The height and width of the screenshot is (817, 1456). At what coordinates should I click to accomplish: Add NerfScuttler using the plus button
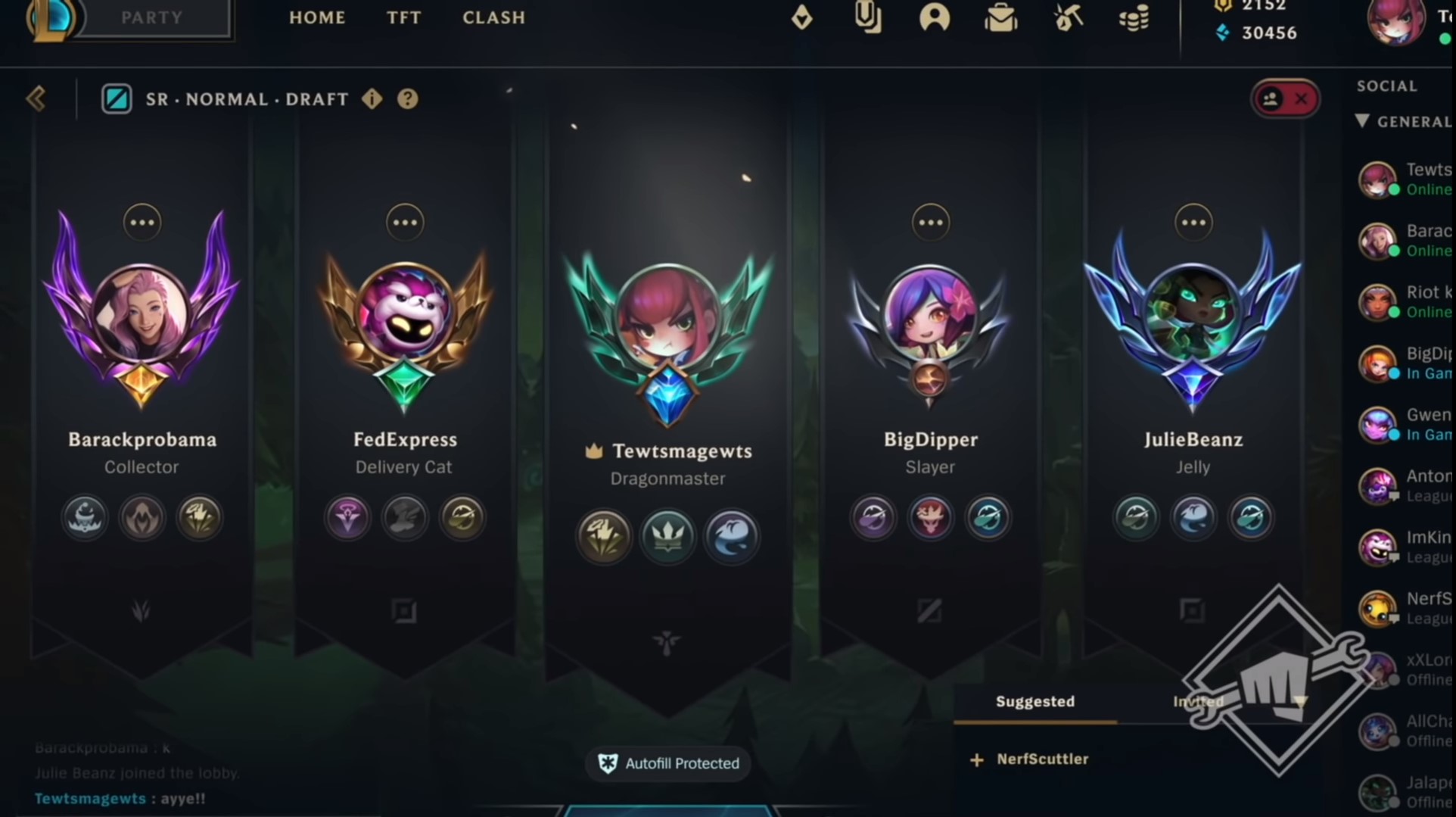point(976,759)
